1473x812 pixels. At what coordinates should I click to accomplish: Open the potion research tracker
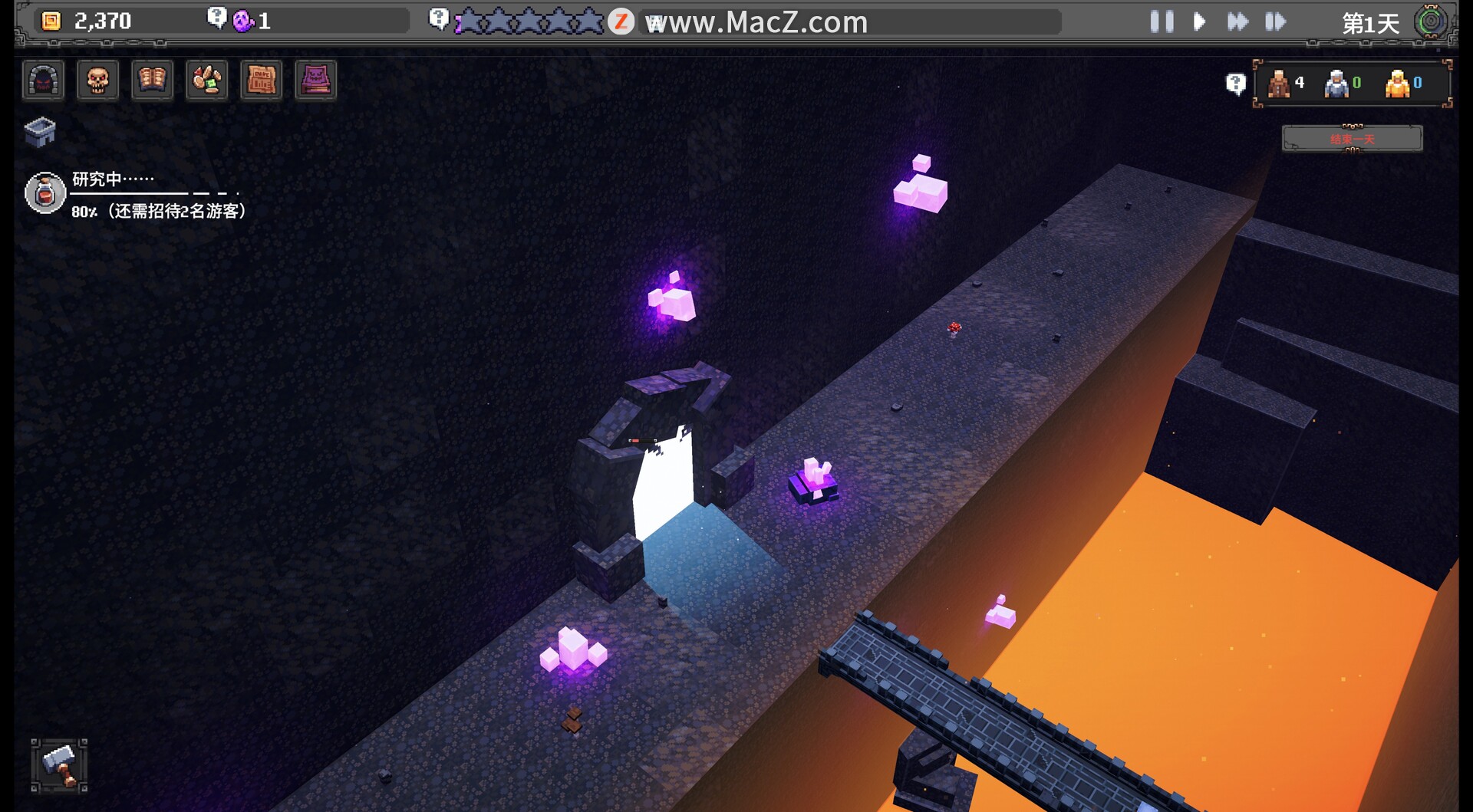click(45, 192)
